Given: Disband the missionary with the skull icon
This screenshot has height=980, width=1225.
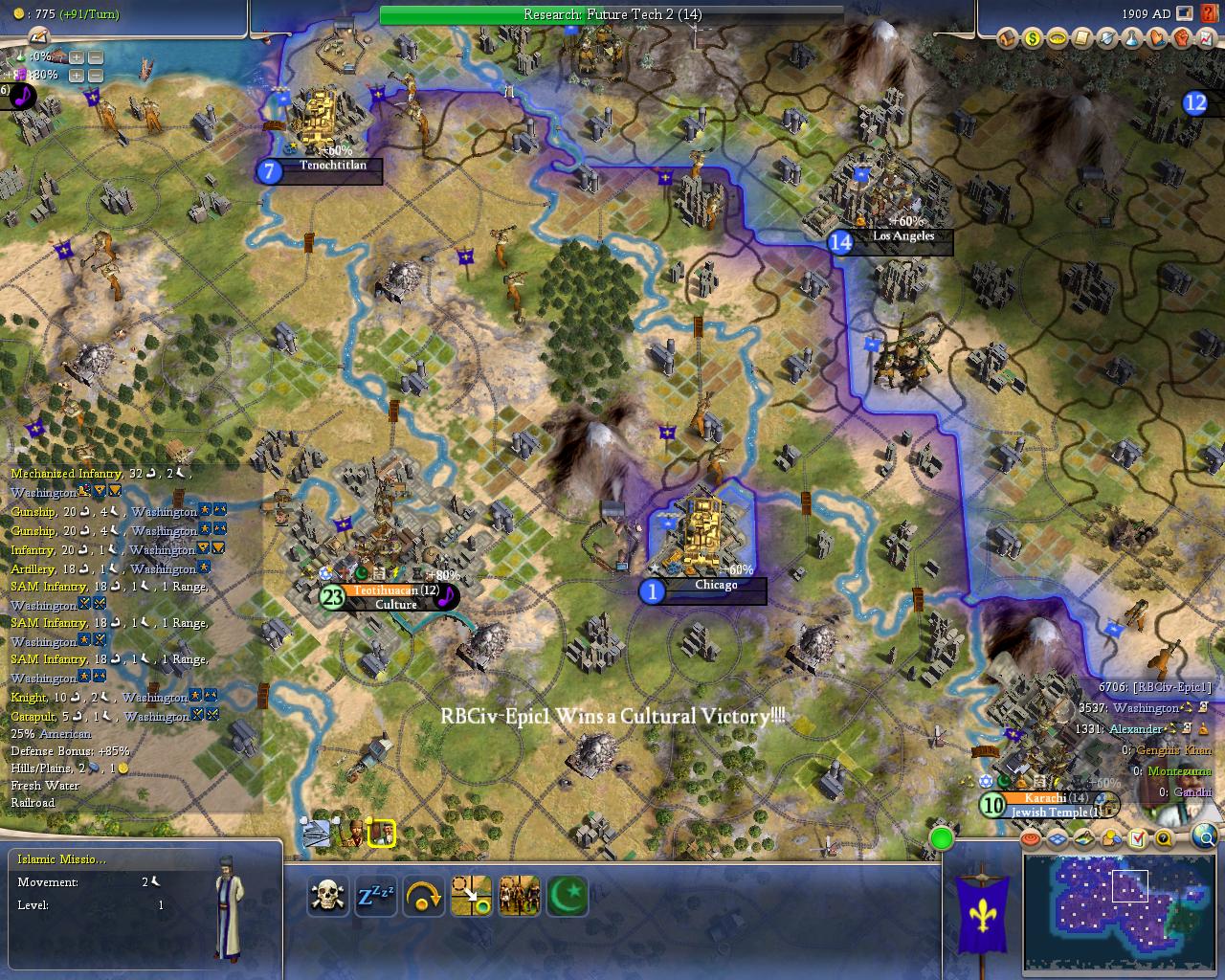Looking at the screenshot, I should (328, 897).
